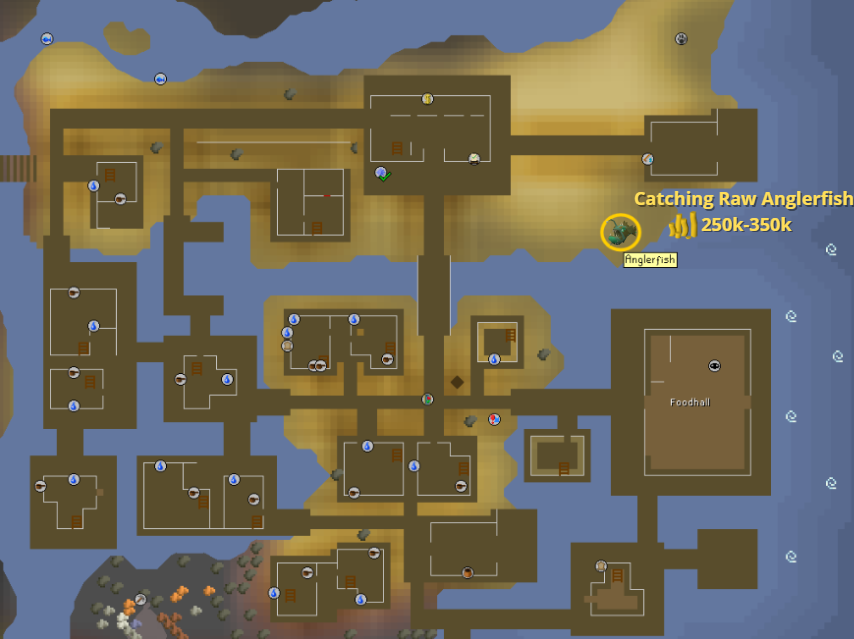This screenshot has width=854, height=639.
Task: Select the quest marker with green checkmark
Action: pyautogui.click(x=382, y=174)
